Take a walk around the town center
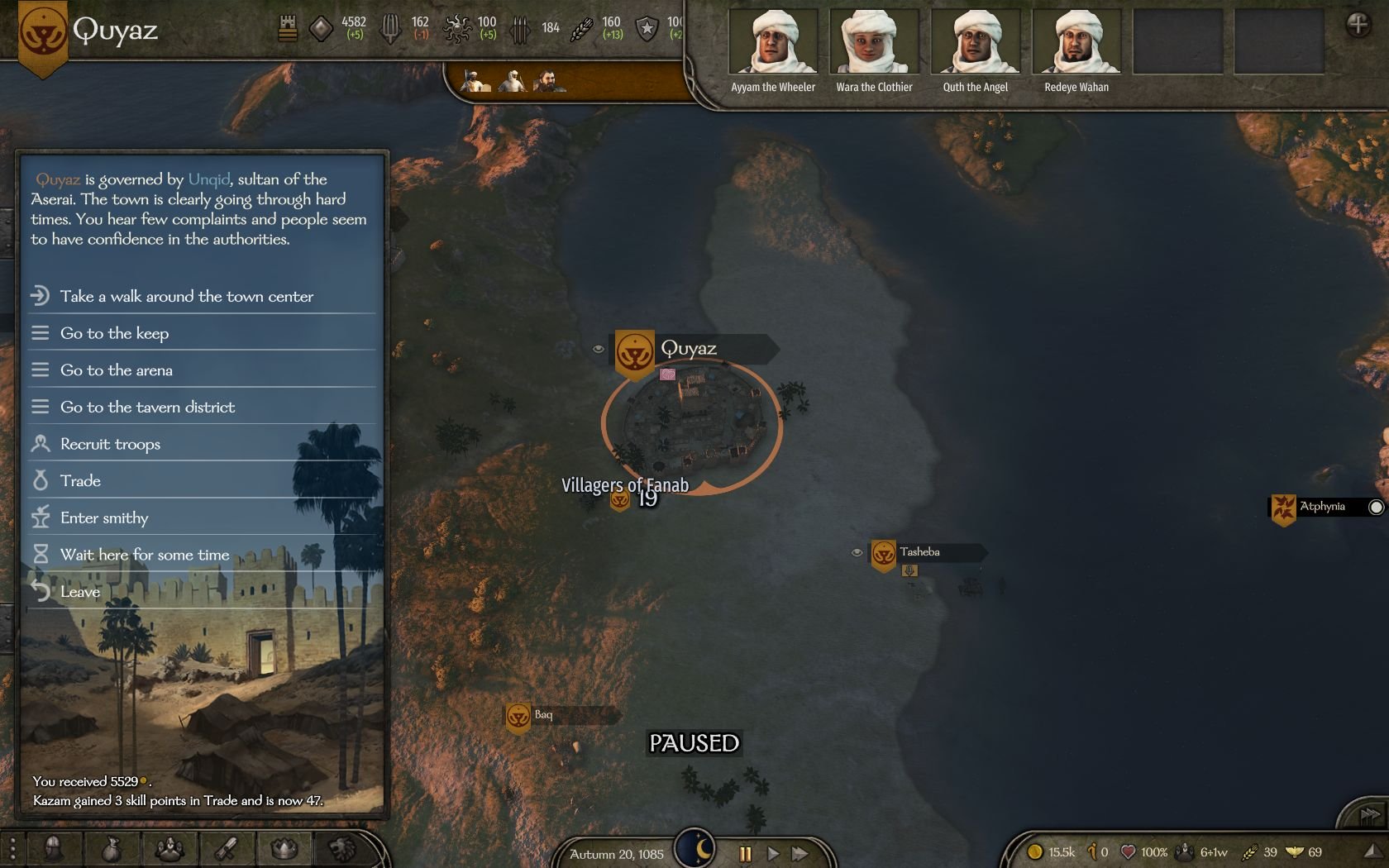The width and height of the screenshot is (1389, 868). pos(186,296)
